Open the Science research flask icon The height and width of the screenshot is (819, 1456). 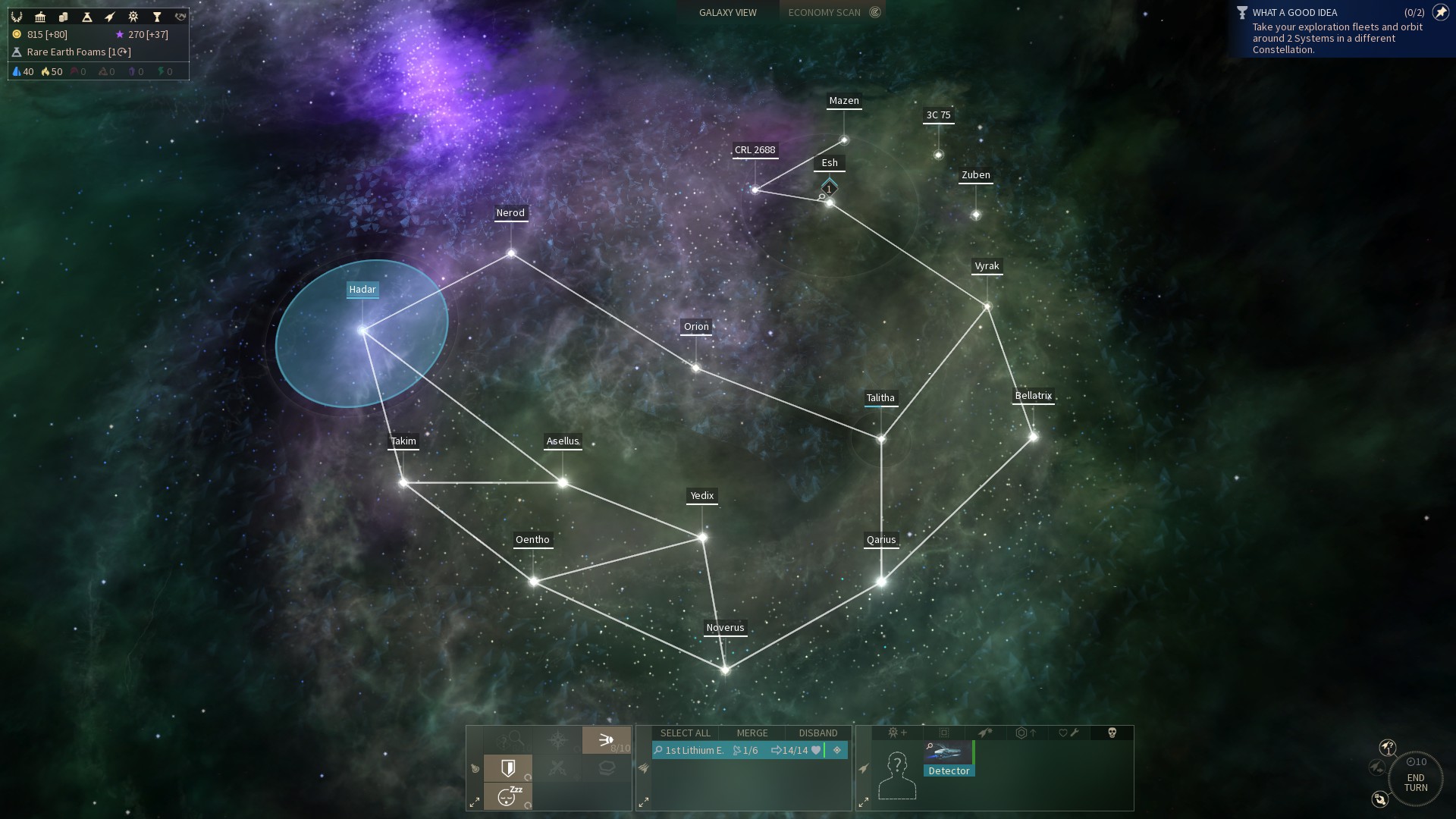click(87, 16)
